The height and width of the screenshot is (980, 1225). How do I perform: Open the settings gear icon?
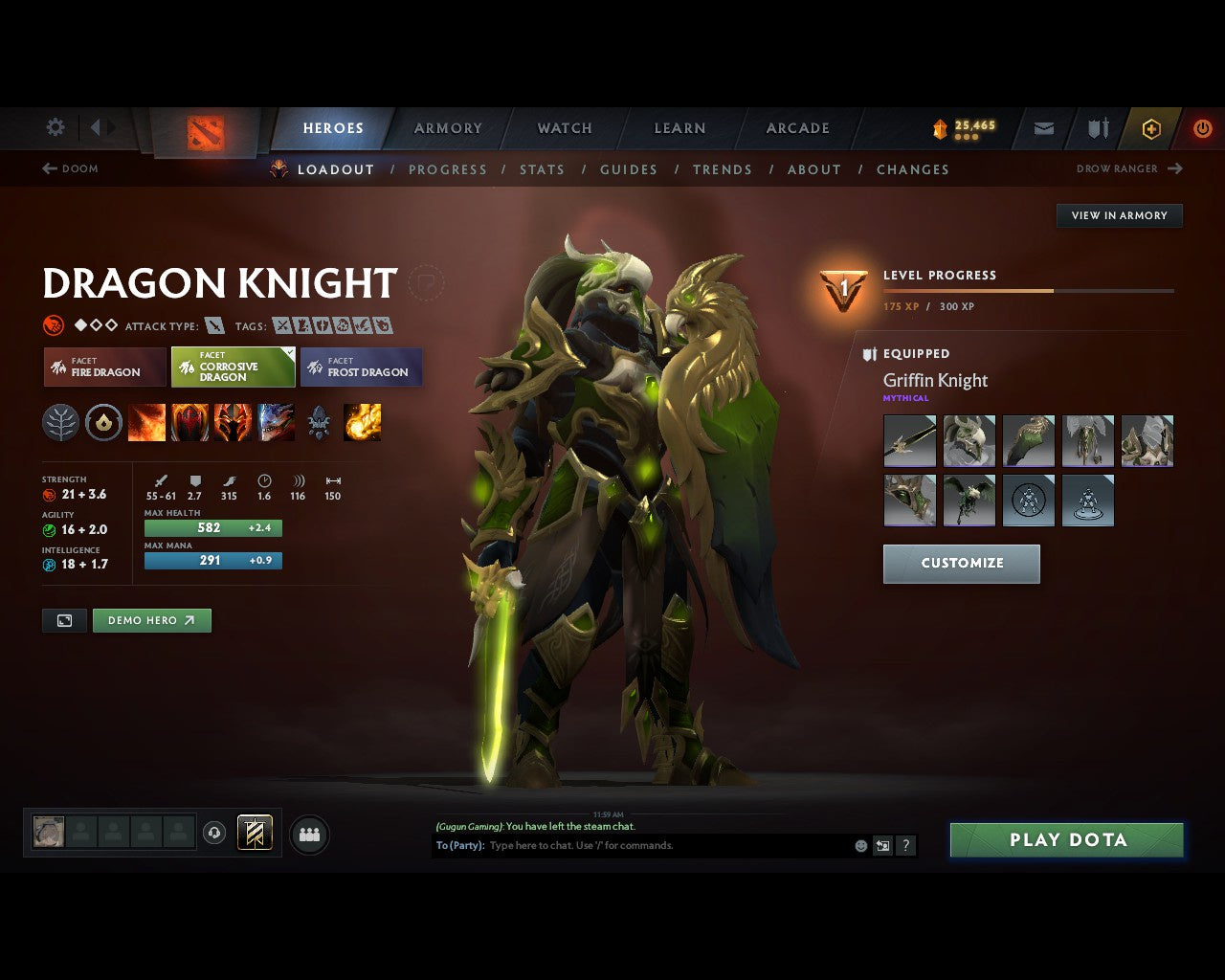pyautogui.click(x=55, y=127)
